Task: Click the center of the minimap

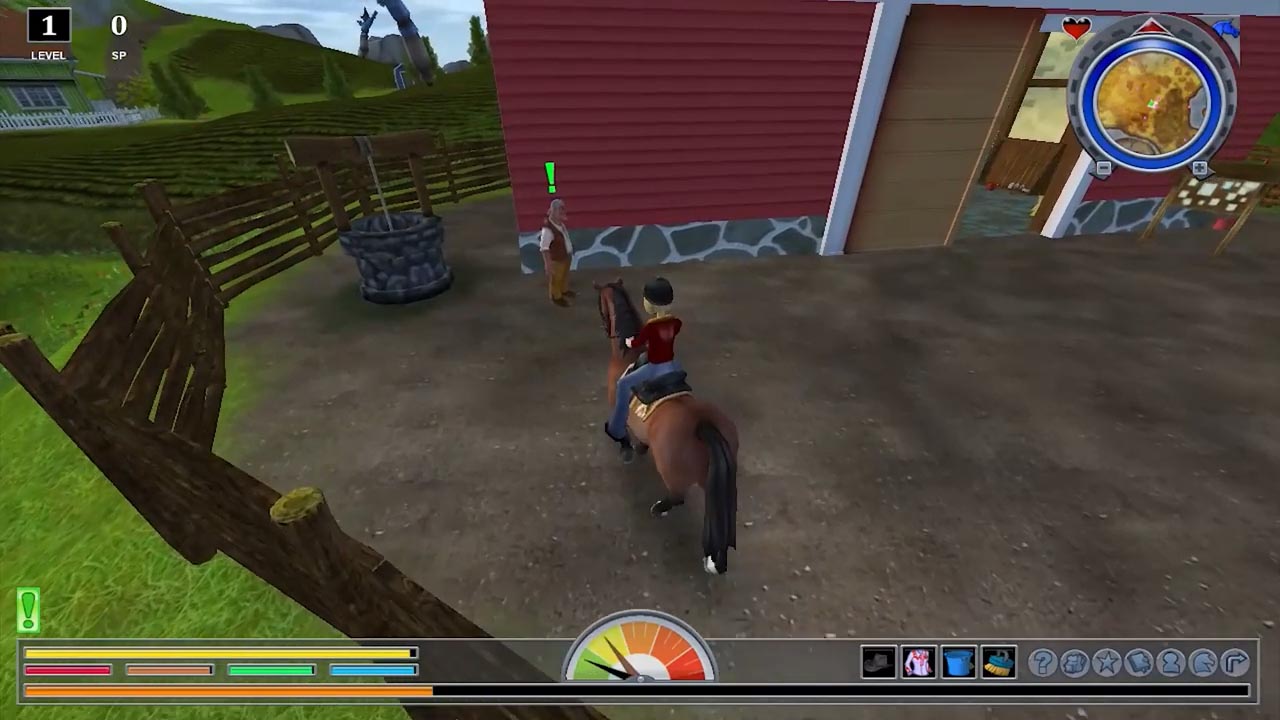Action: click(1152, 100)
